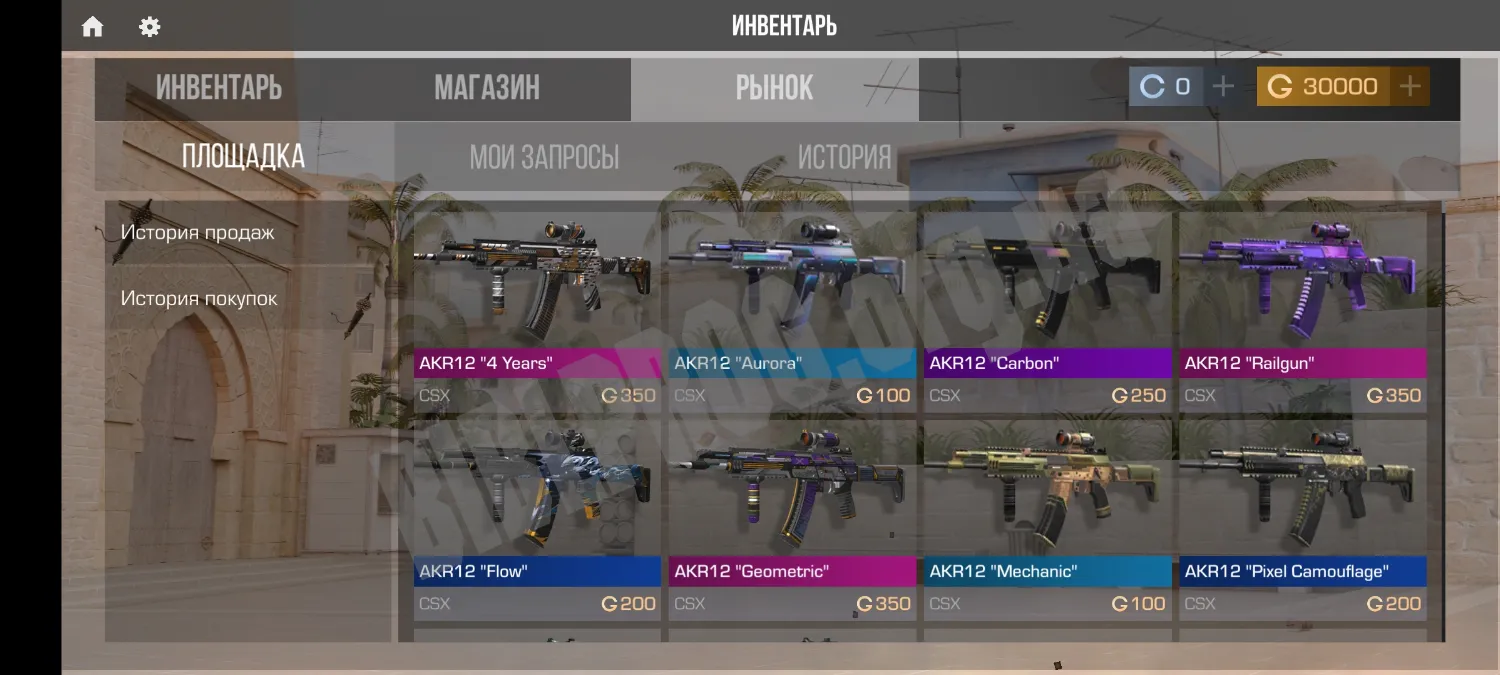Pick the AKR12 "Carbon" skin
The image size is (1500, 675).
[1047, 310]
